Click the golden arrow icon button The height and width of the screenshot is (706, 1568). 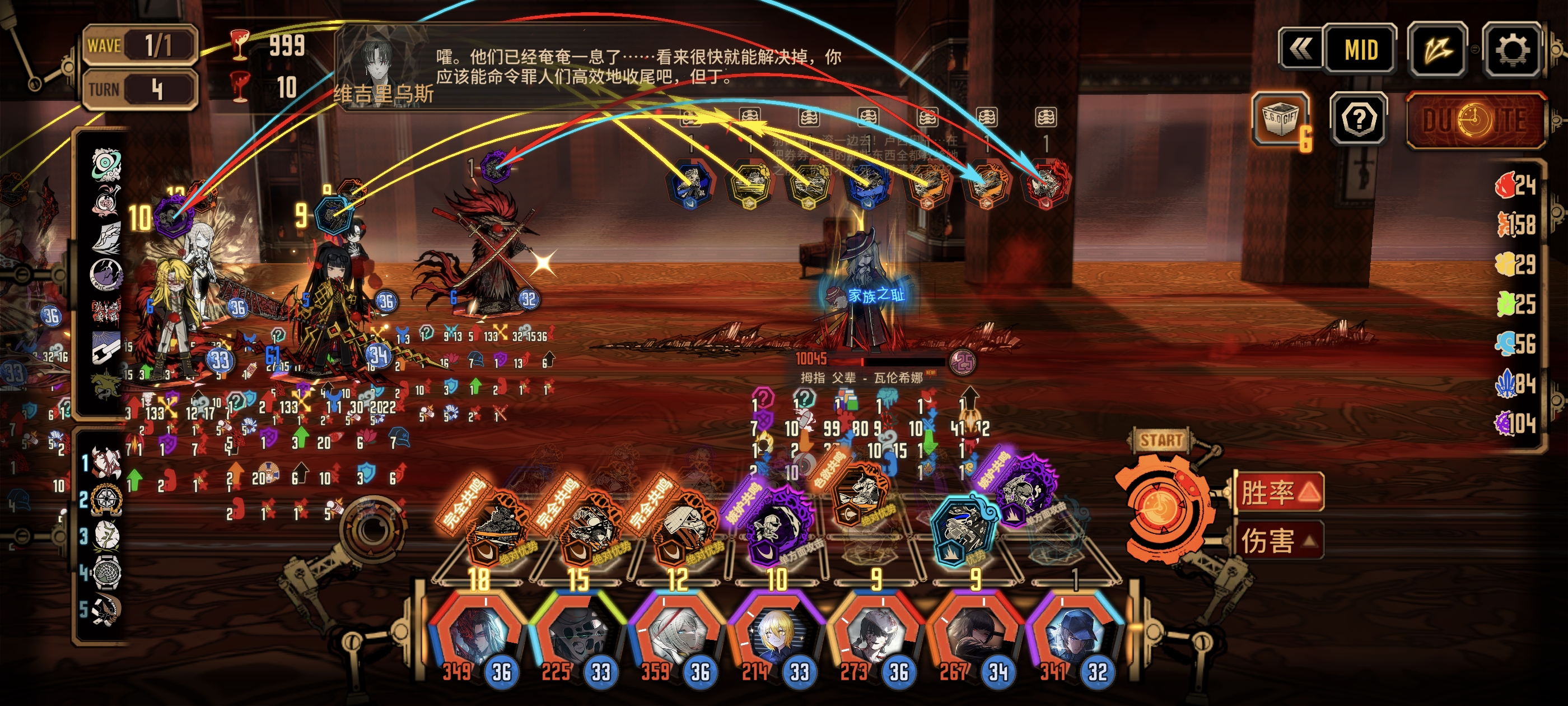(1437, 49)
